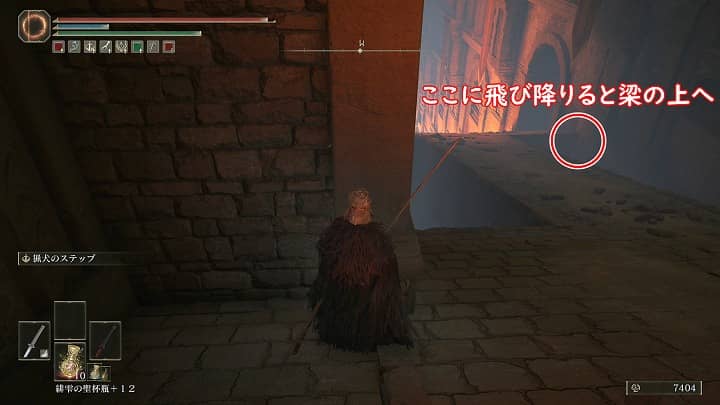Viewport: 720px width, 405px height.
Task: Click the empty spell slot above the flask
Action: pyautogui.click(x=69, y=319)
